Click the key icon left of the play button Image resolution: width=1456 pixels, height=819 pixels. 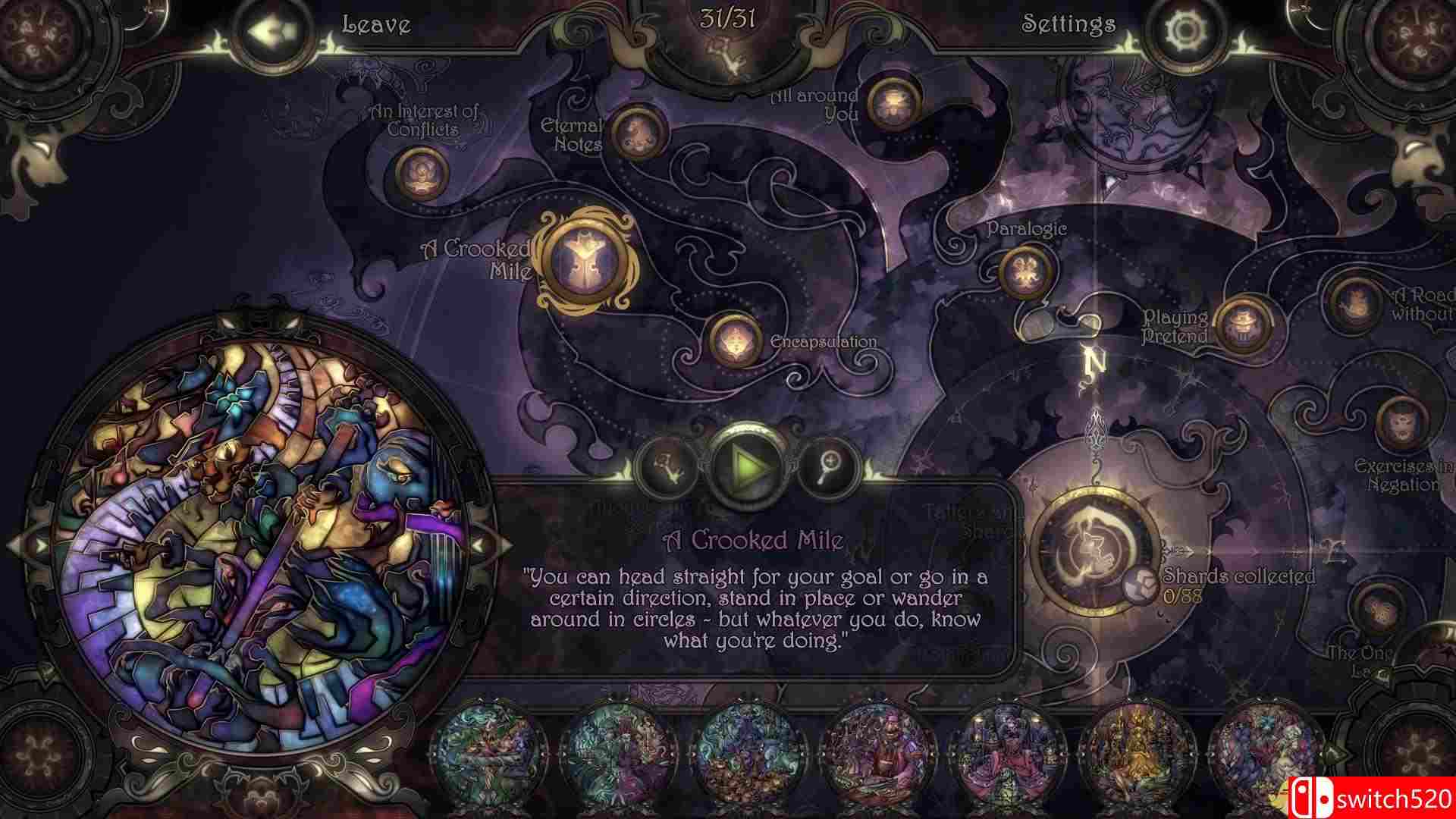[666, 467]
